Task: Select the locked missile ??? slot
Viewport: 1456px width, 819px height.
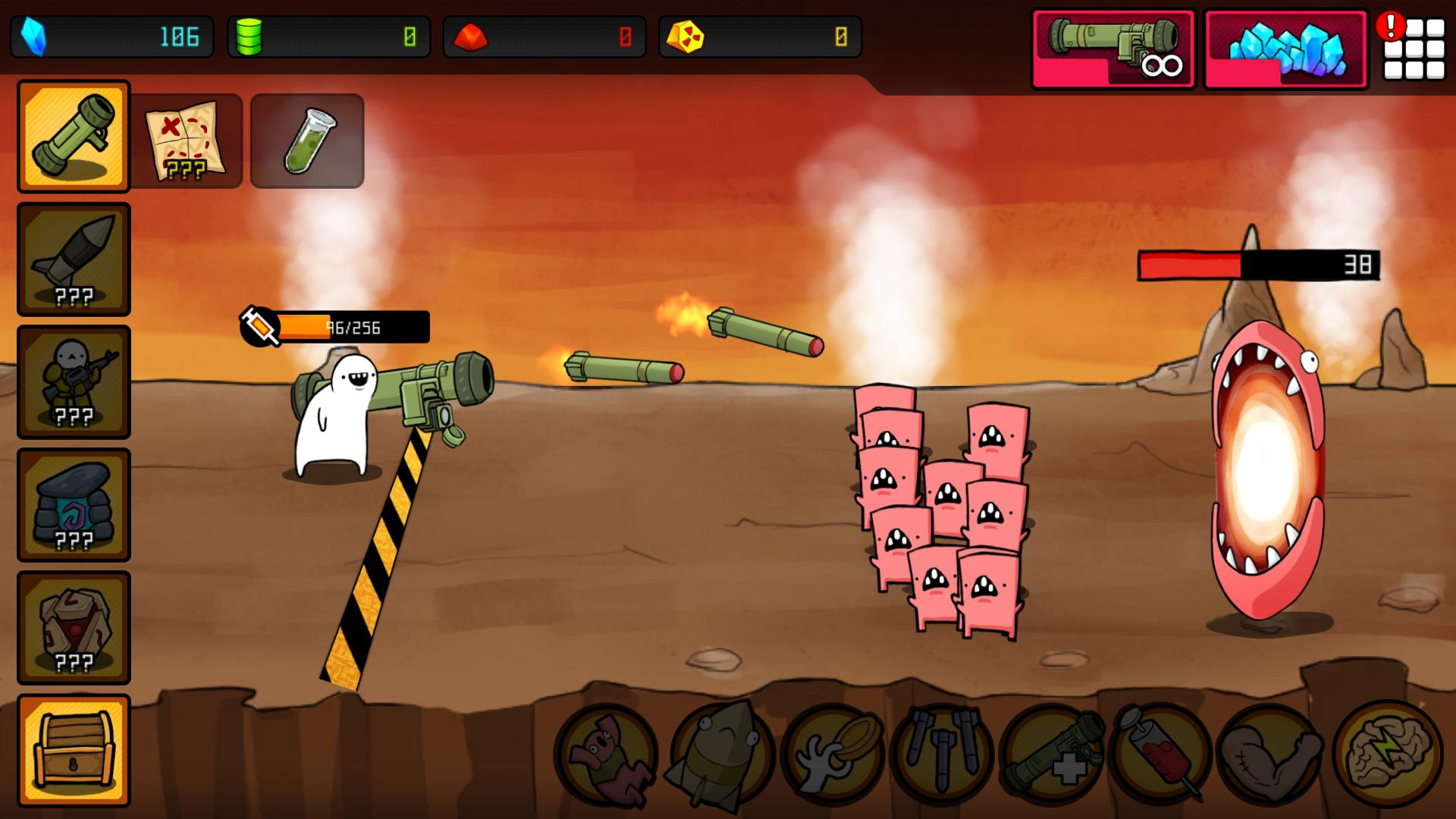Action: tap(73, 258)
